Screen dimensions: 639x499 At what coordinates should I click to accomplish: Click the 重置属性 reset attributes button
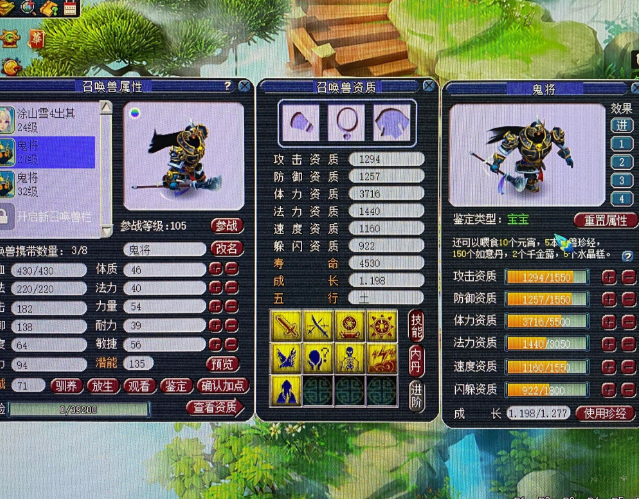pos(605,220)
